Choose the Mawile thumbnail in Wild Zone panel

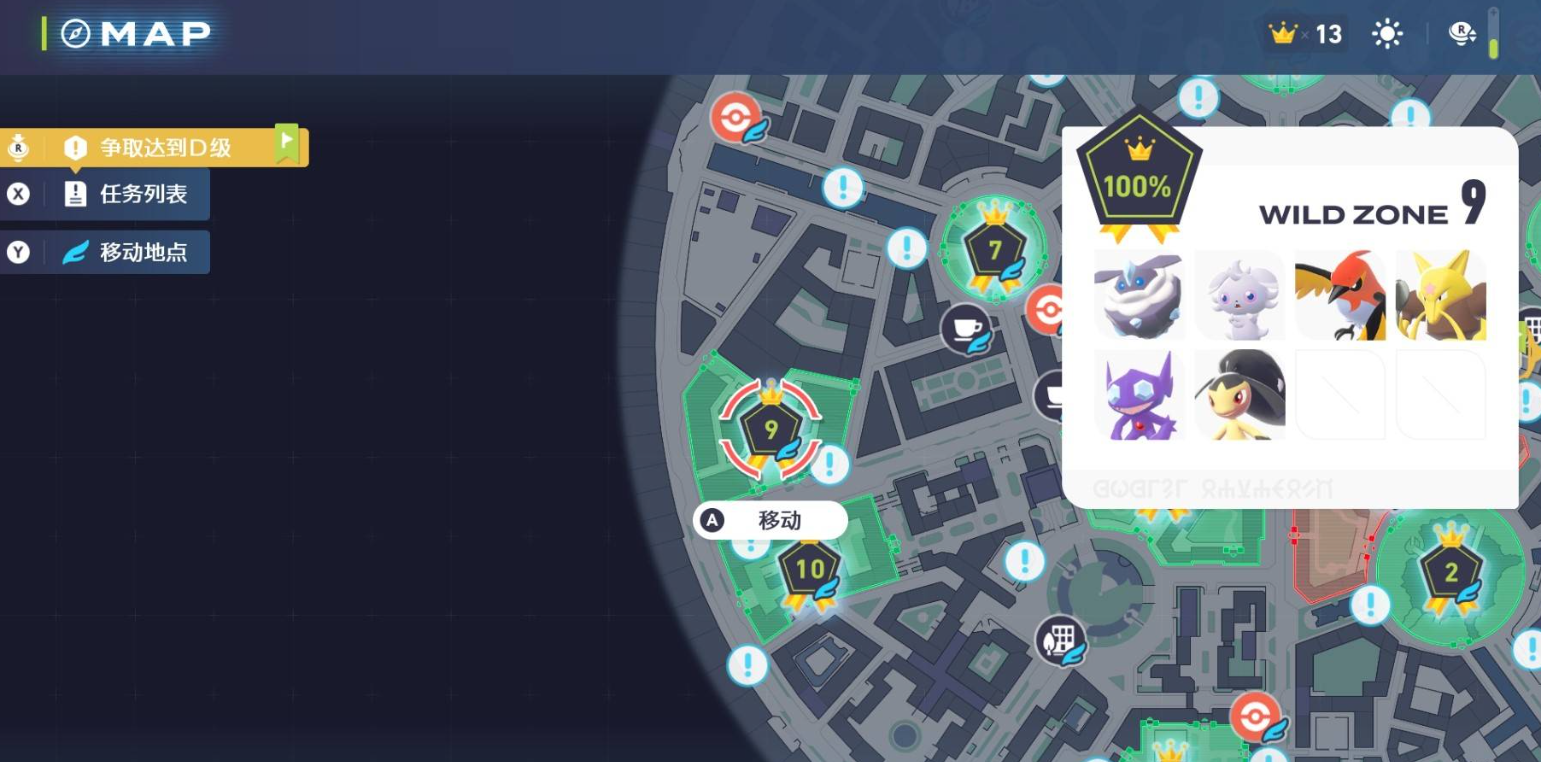[x=1239, y=395]
